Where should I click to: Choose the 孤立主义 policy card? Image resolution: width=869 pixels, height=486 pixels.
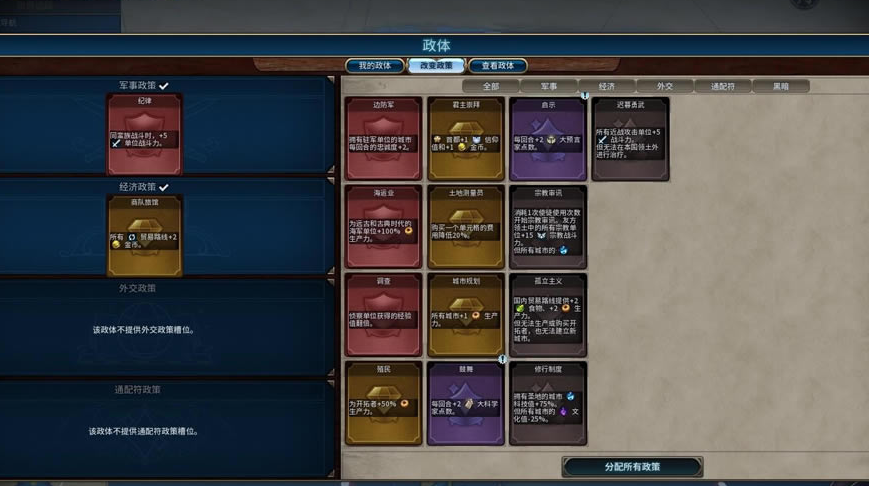(x=548, y=315)
